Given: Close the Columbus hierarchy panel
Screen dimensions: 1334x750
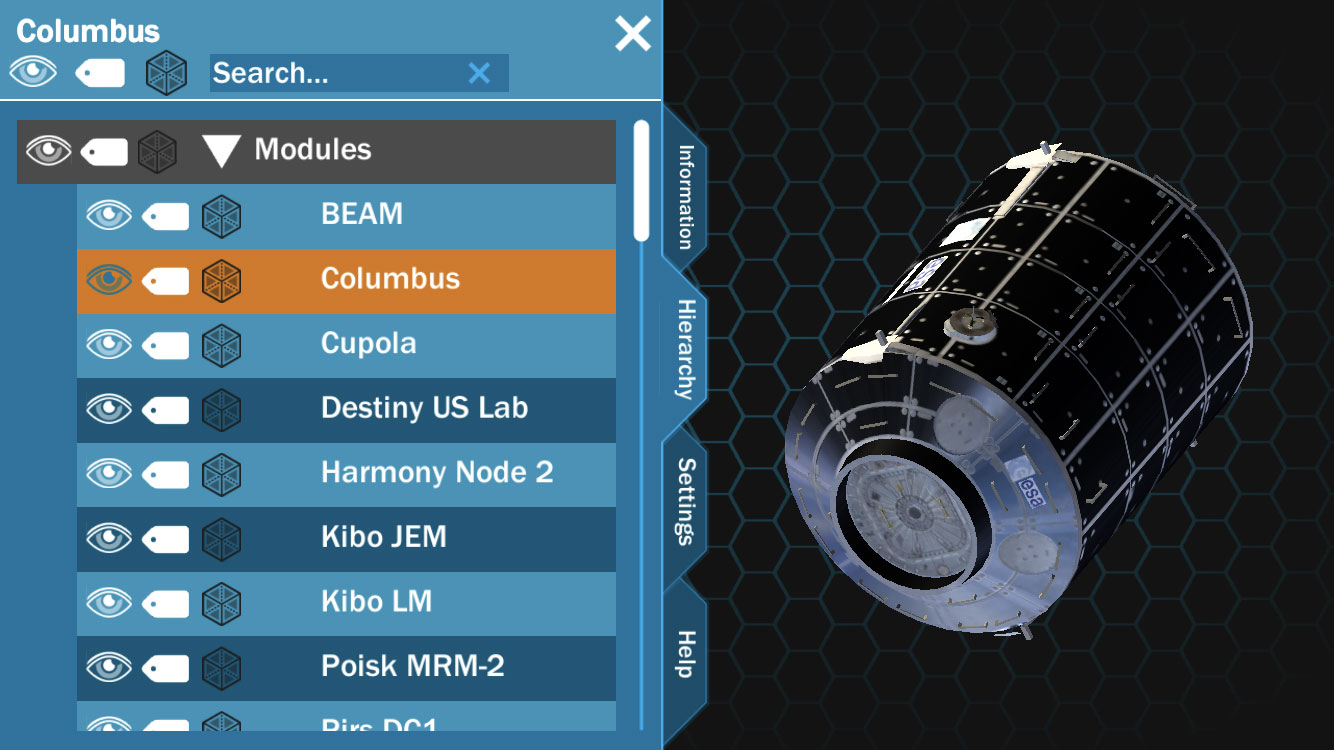Looking at the screenshot, I should (632, 34).
